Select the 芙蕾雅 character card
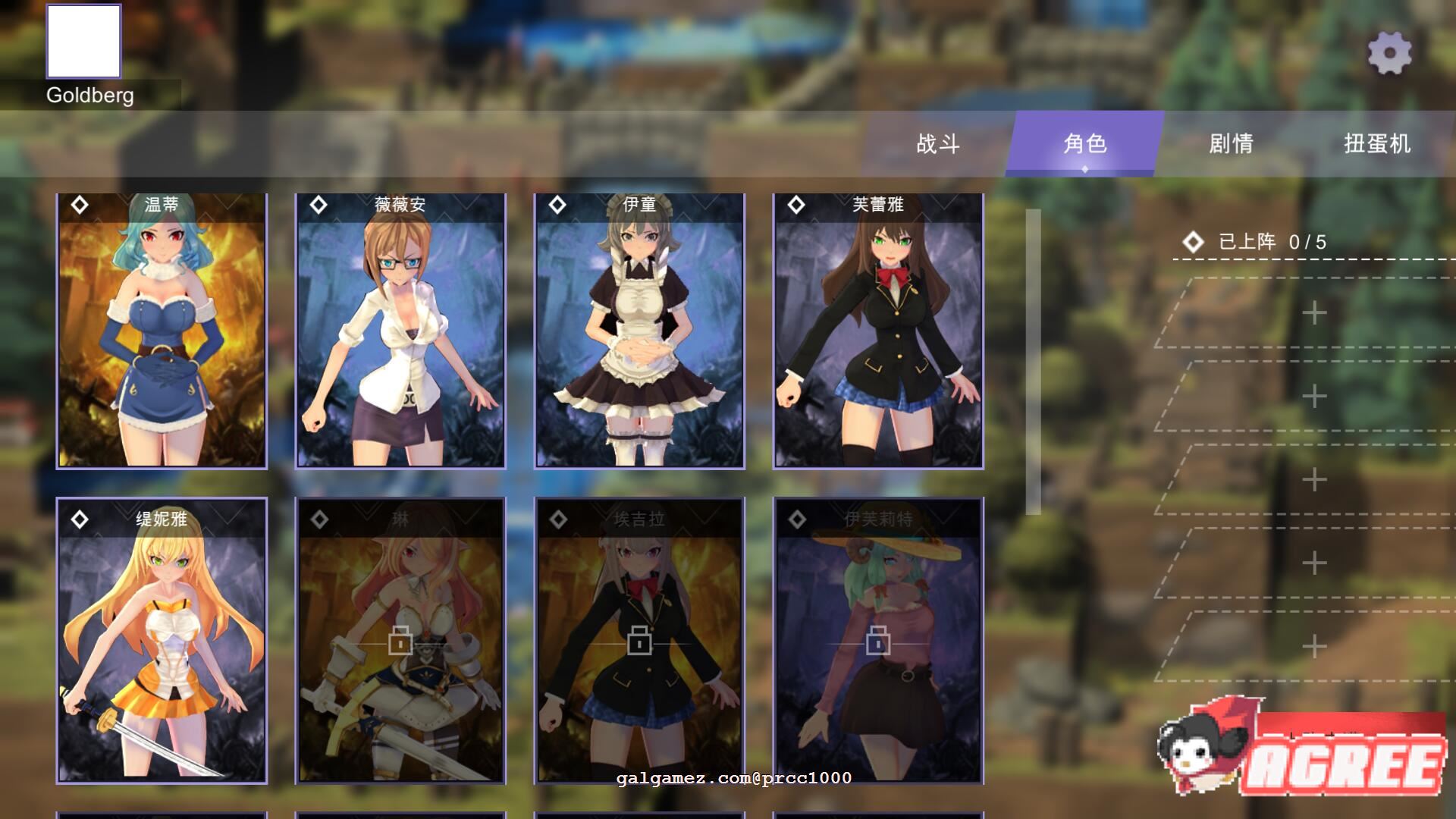Image resolution: width=1456 pixels, height=819 pixels. pyautogui.click(x=878, y=331)
